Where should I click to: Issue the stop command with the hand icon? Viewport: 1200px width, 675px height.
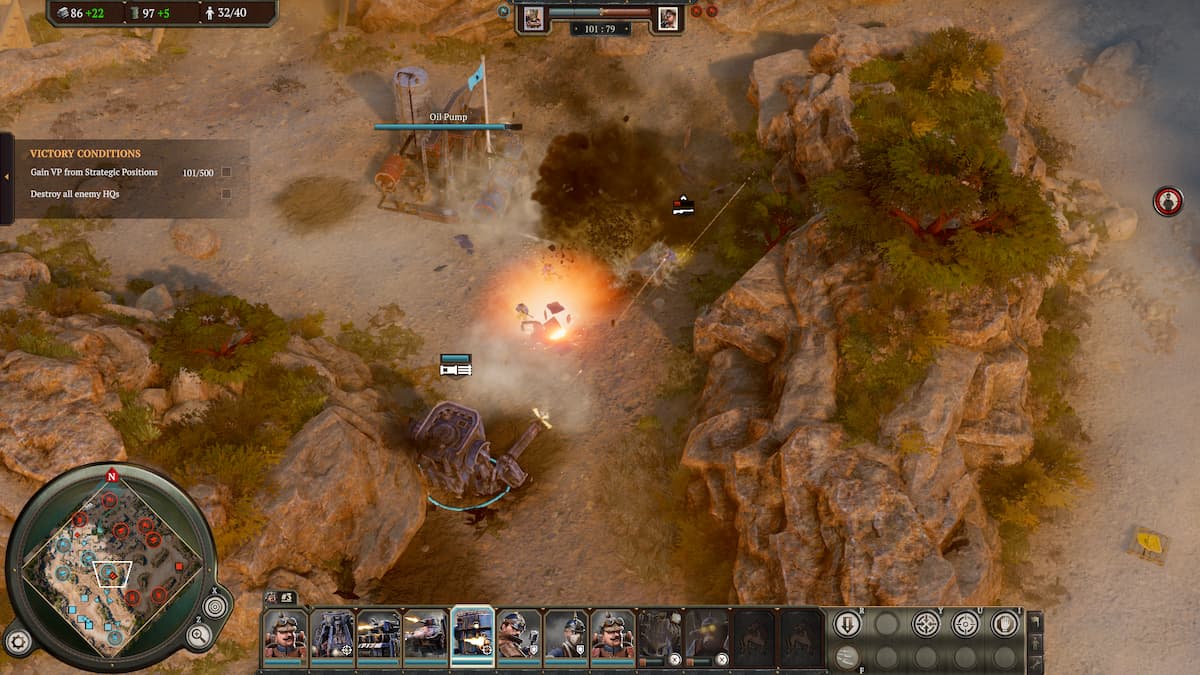[1004, 624]
